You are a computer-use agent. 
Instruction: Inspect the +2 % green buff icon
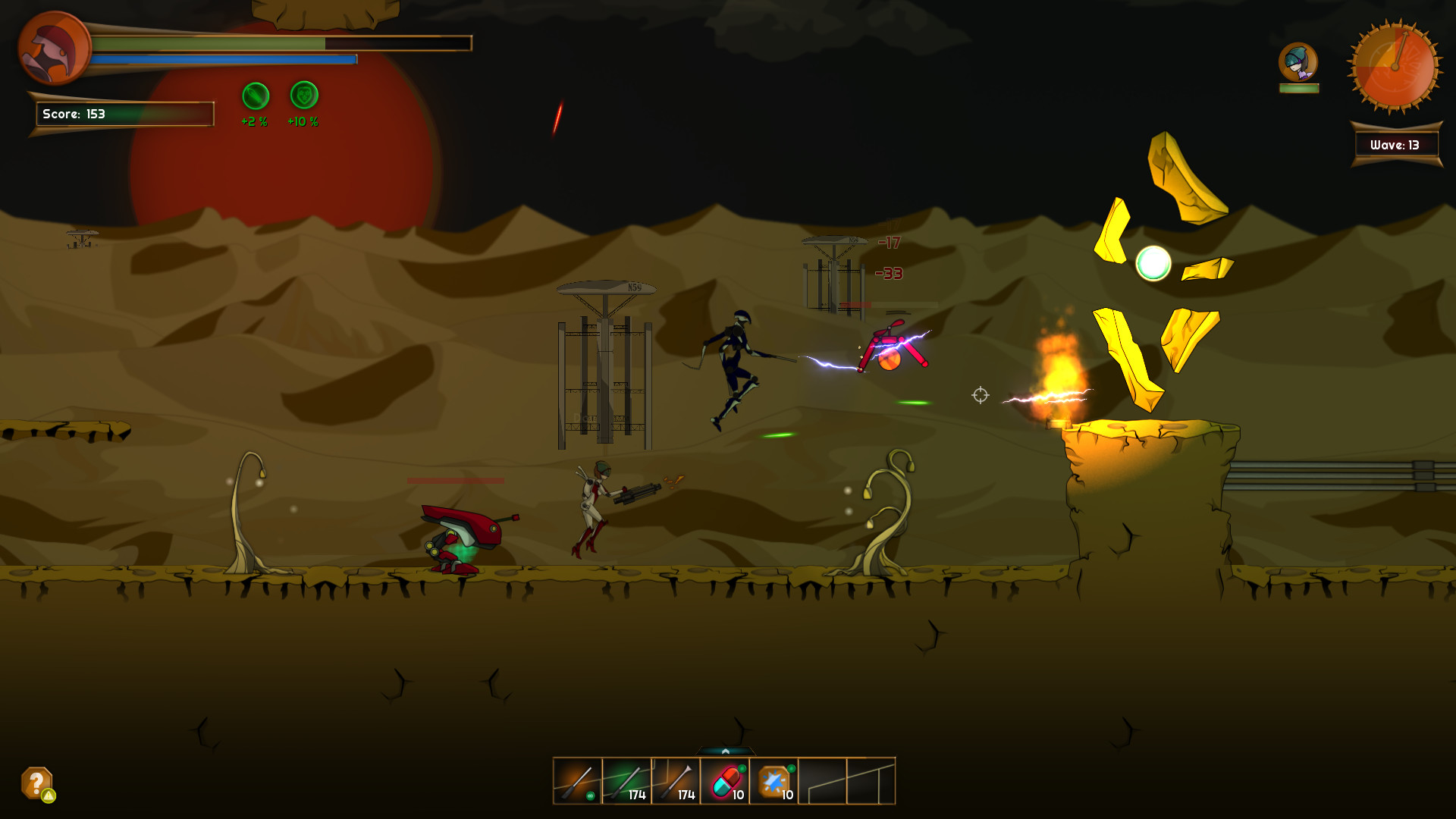tap(256, 96)
